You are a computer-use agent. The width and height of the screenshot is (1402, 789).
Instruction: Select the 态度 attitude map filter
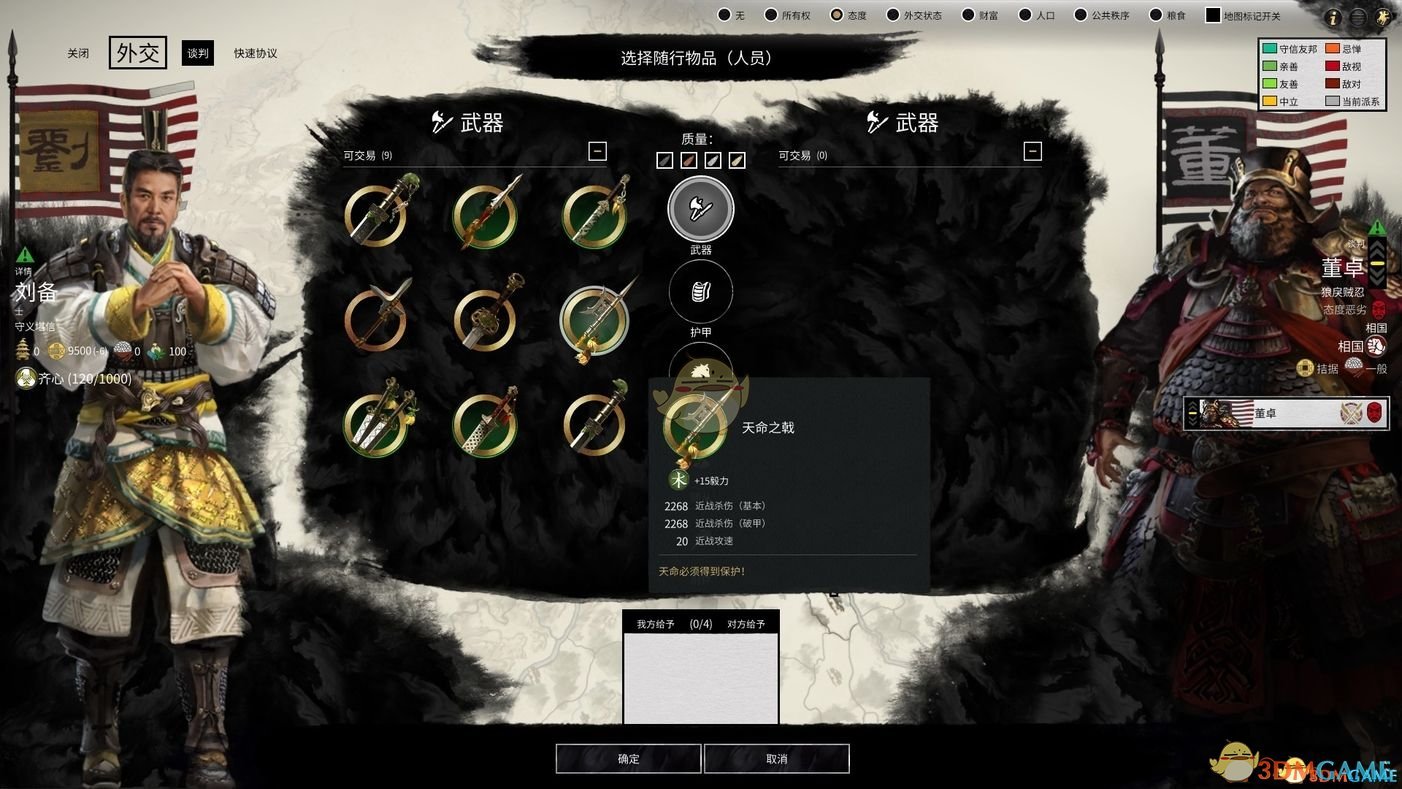835,14
